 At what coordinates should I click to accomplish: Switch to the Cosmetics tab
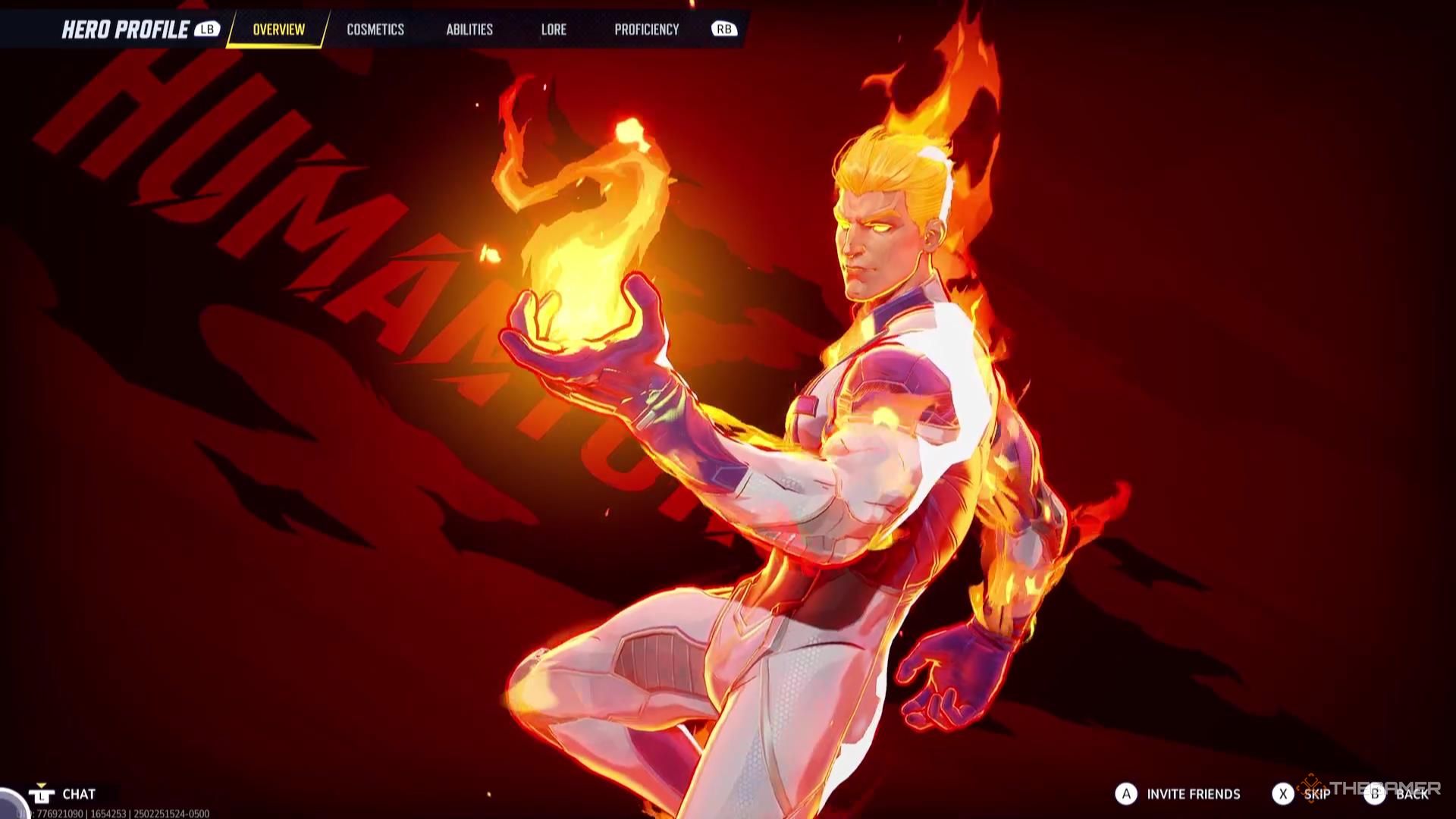coord(375,30)
